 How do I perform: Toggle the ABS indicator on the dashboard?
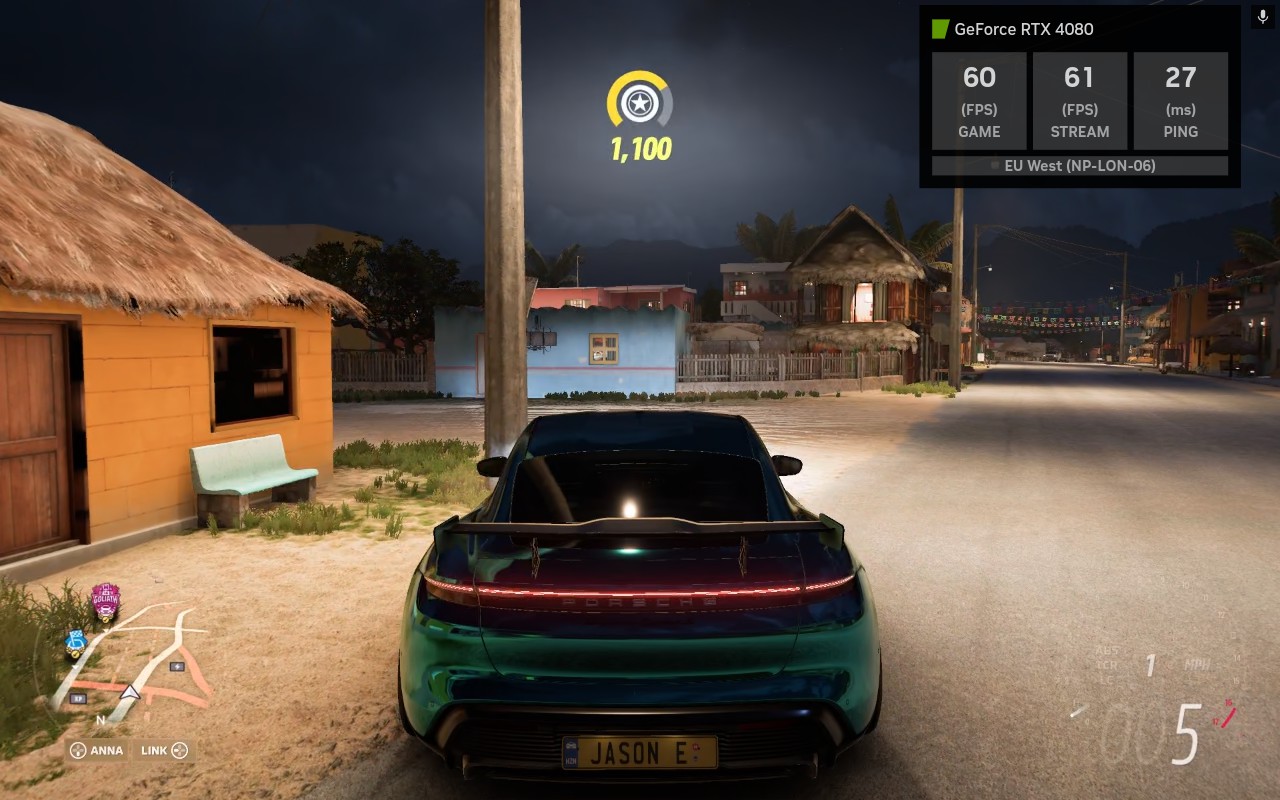(1106, 651)
